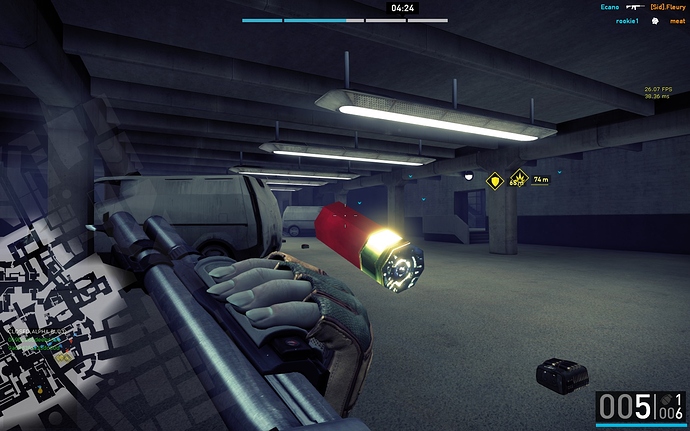Select the yellow shield objective marker
Image resolution: width=690 pixels, height=431 pixels.
tap(493, 181)
